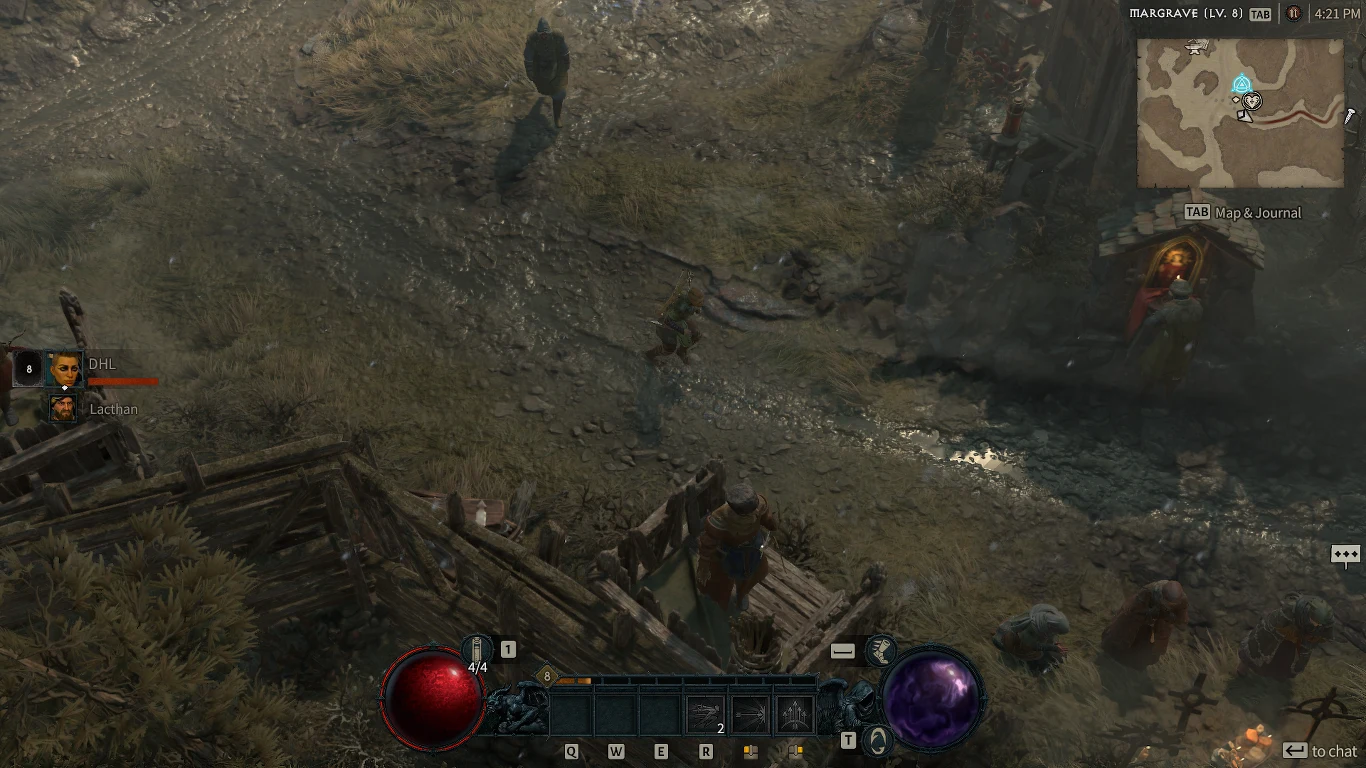Select party member DHL's portrait

click(x=63, y=368)
